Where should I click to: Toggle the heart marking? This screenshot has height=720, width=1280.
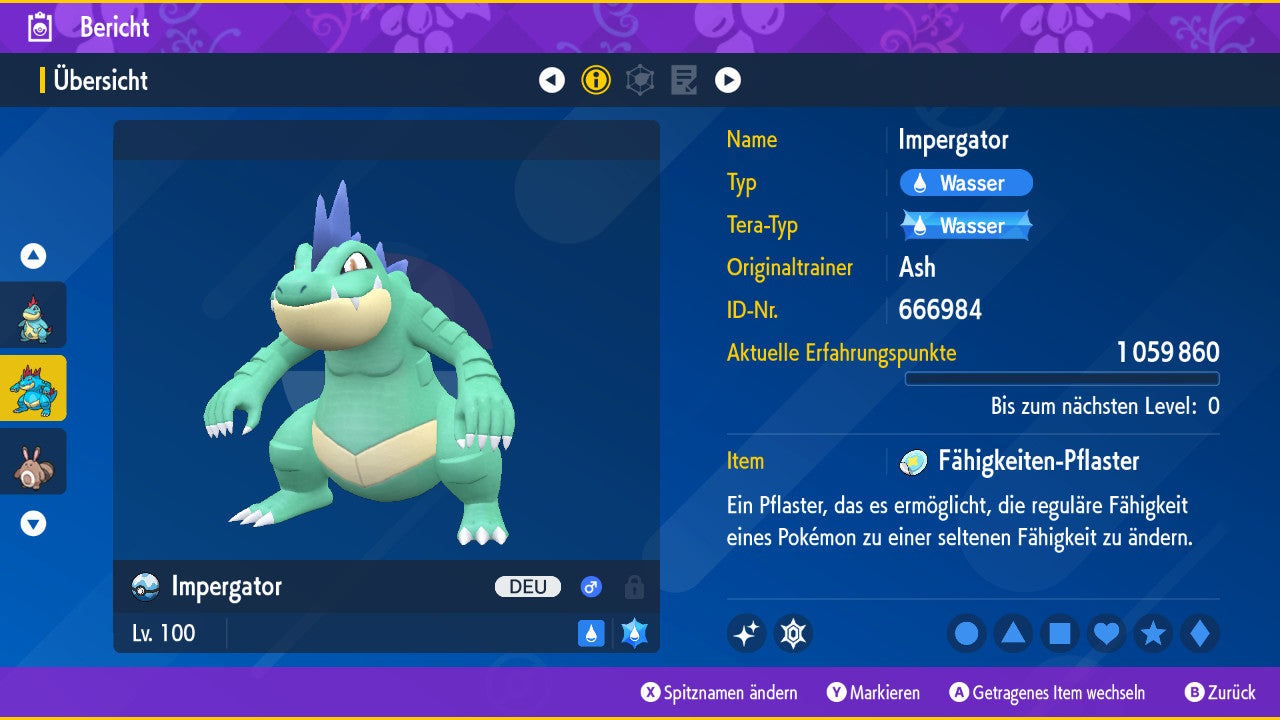1106,633
